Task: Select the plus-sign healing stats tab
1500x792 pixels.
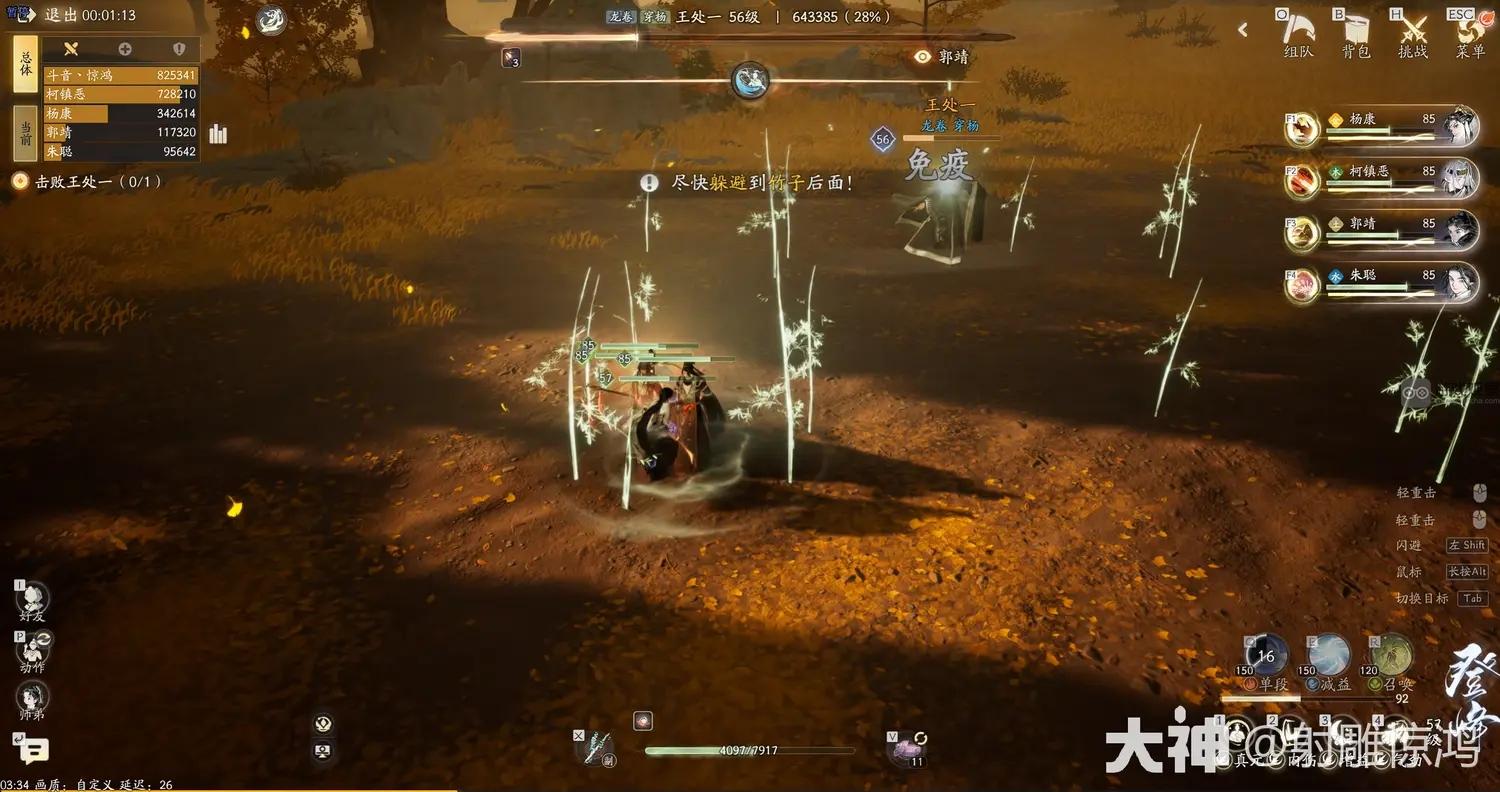Action: pos(125,49)
